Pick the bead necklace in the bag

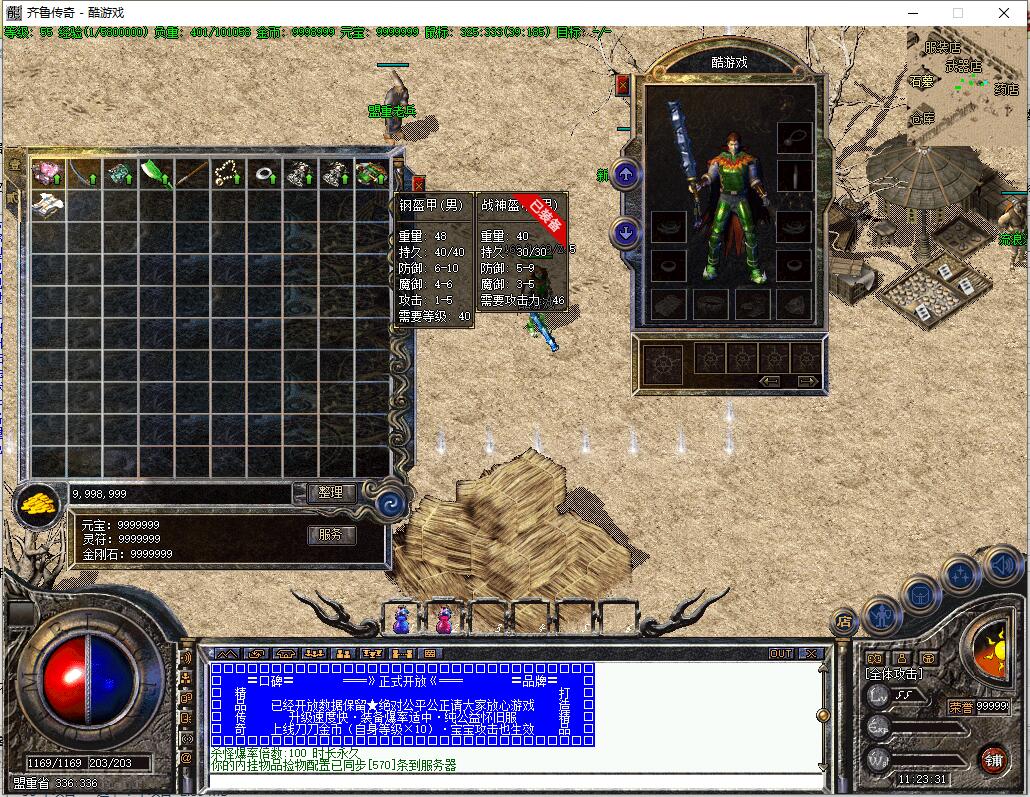(x=228, y=173)
